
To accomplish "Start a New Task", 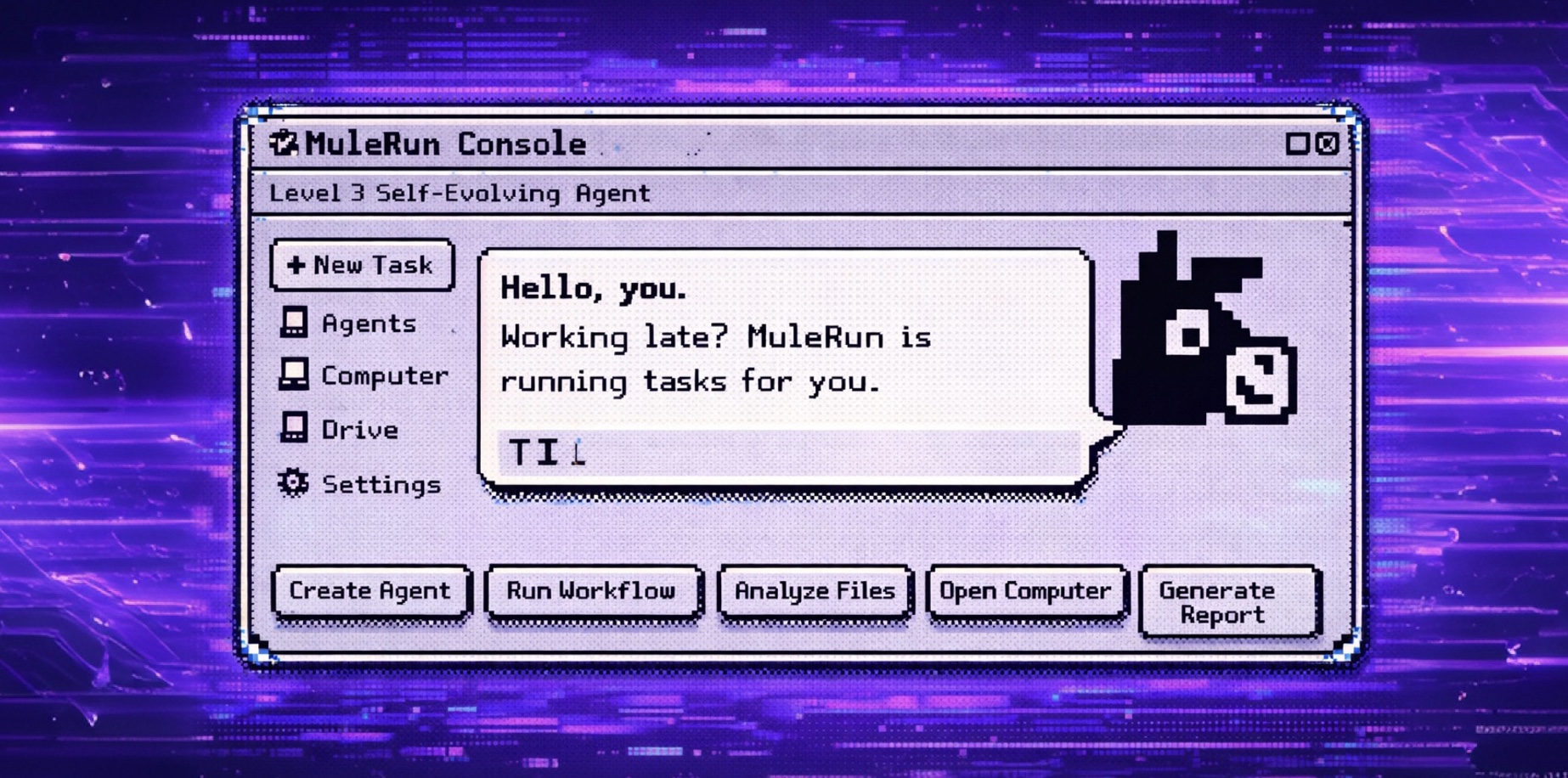I will click(362, 266).
